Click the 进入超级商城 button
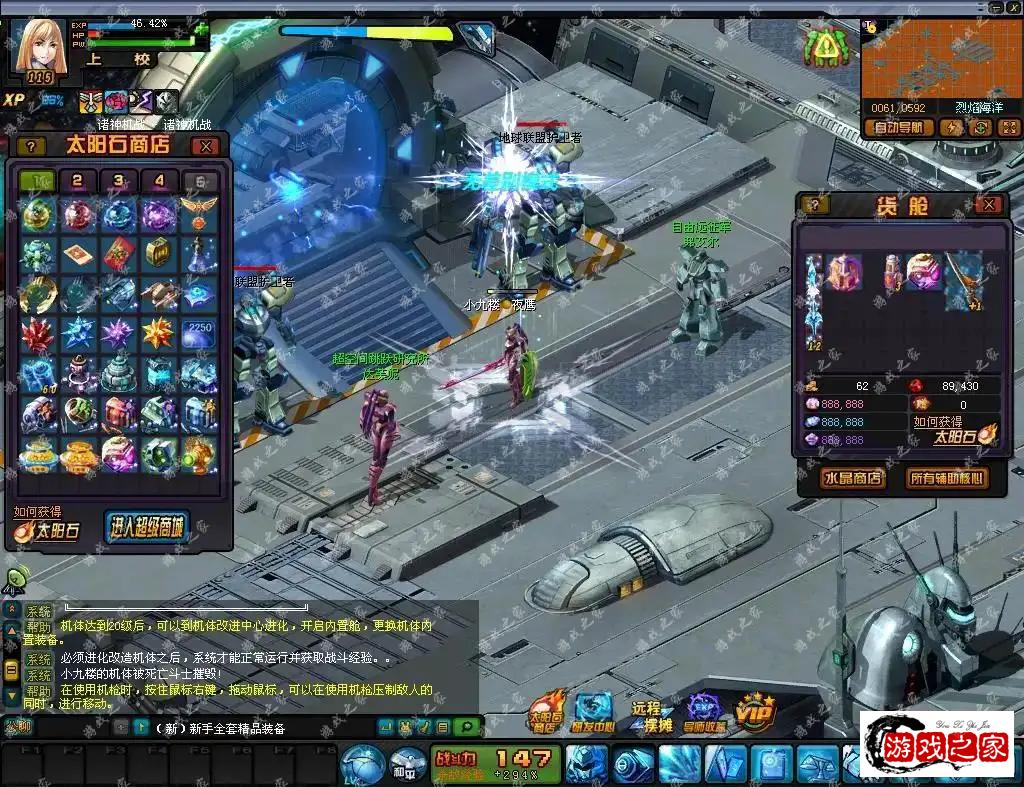This screenshot has height=787, width=1024. pyautogui.click(x=146, y=527)
